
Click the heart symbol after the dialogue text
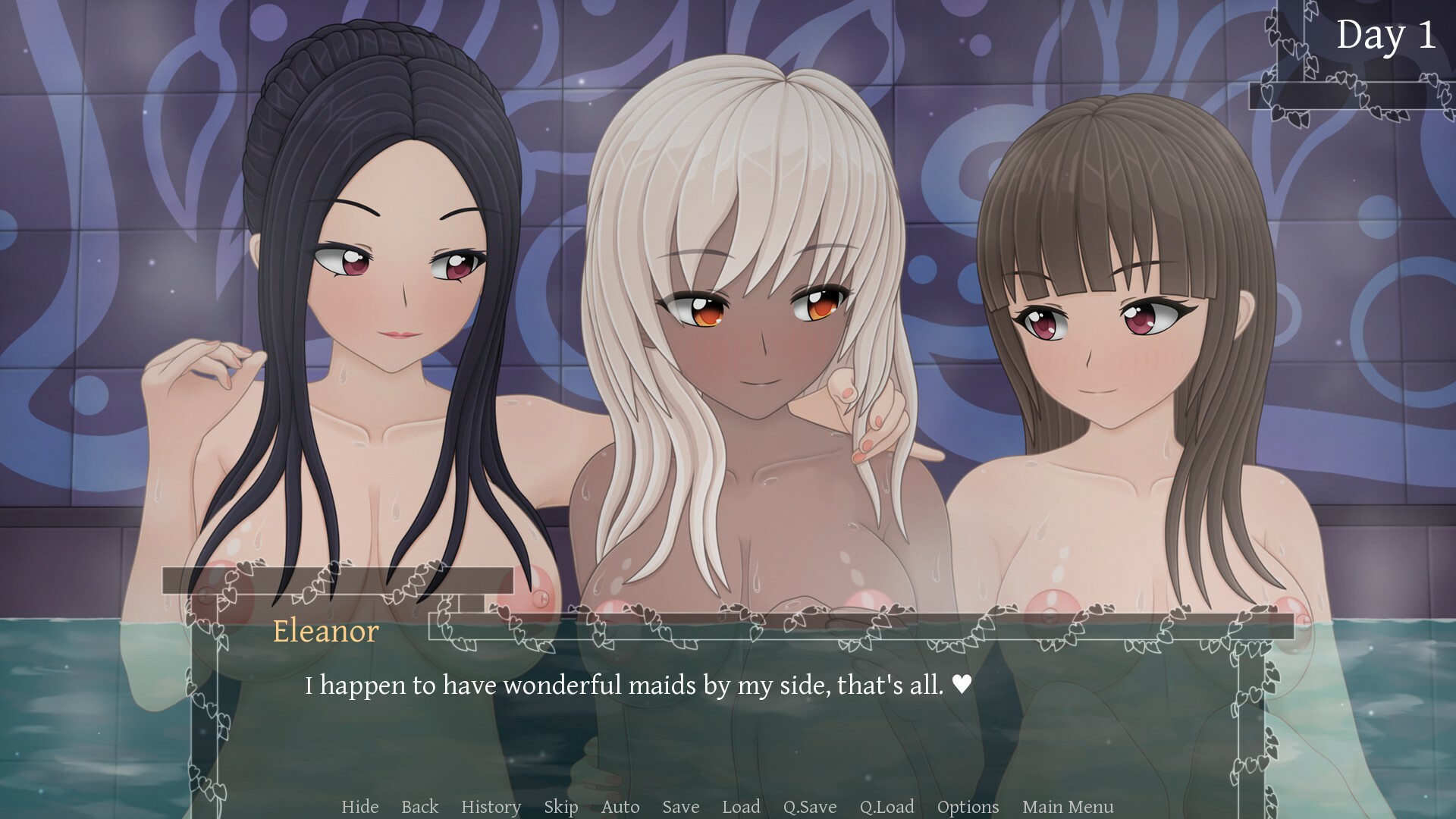[x=960, y=685]
